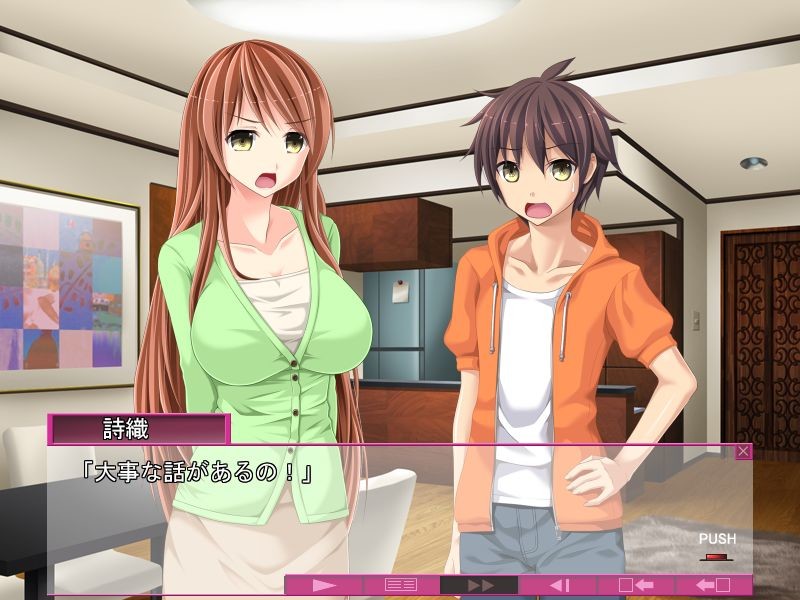The width and height of the screenshot is (800, 600).
Task: Click the arrow-pointing-to-square save button
Action: coord(636,585)
